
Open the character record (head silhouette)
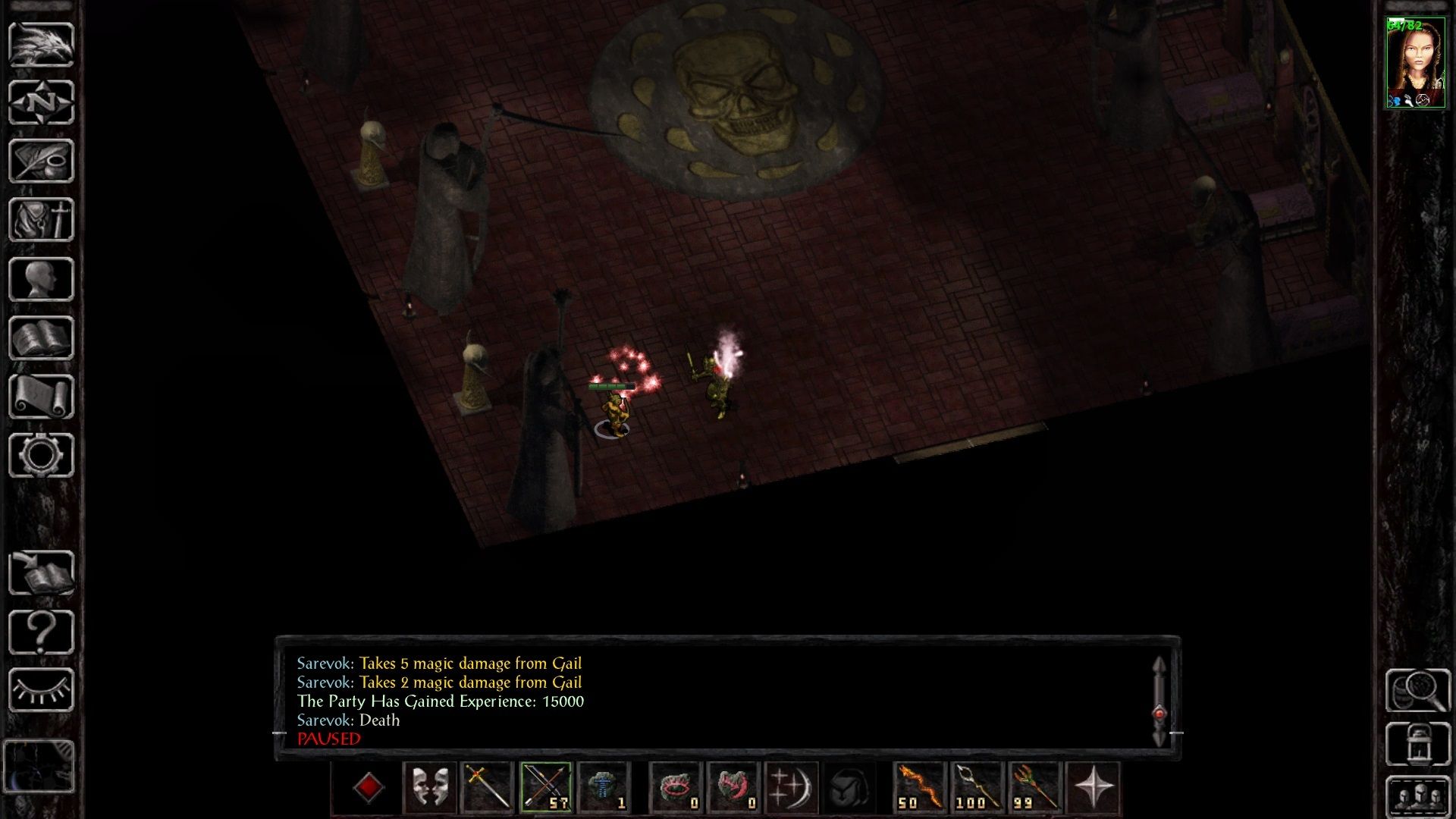click(x=41, y=279)
